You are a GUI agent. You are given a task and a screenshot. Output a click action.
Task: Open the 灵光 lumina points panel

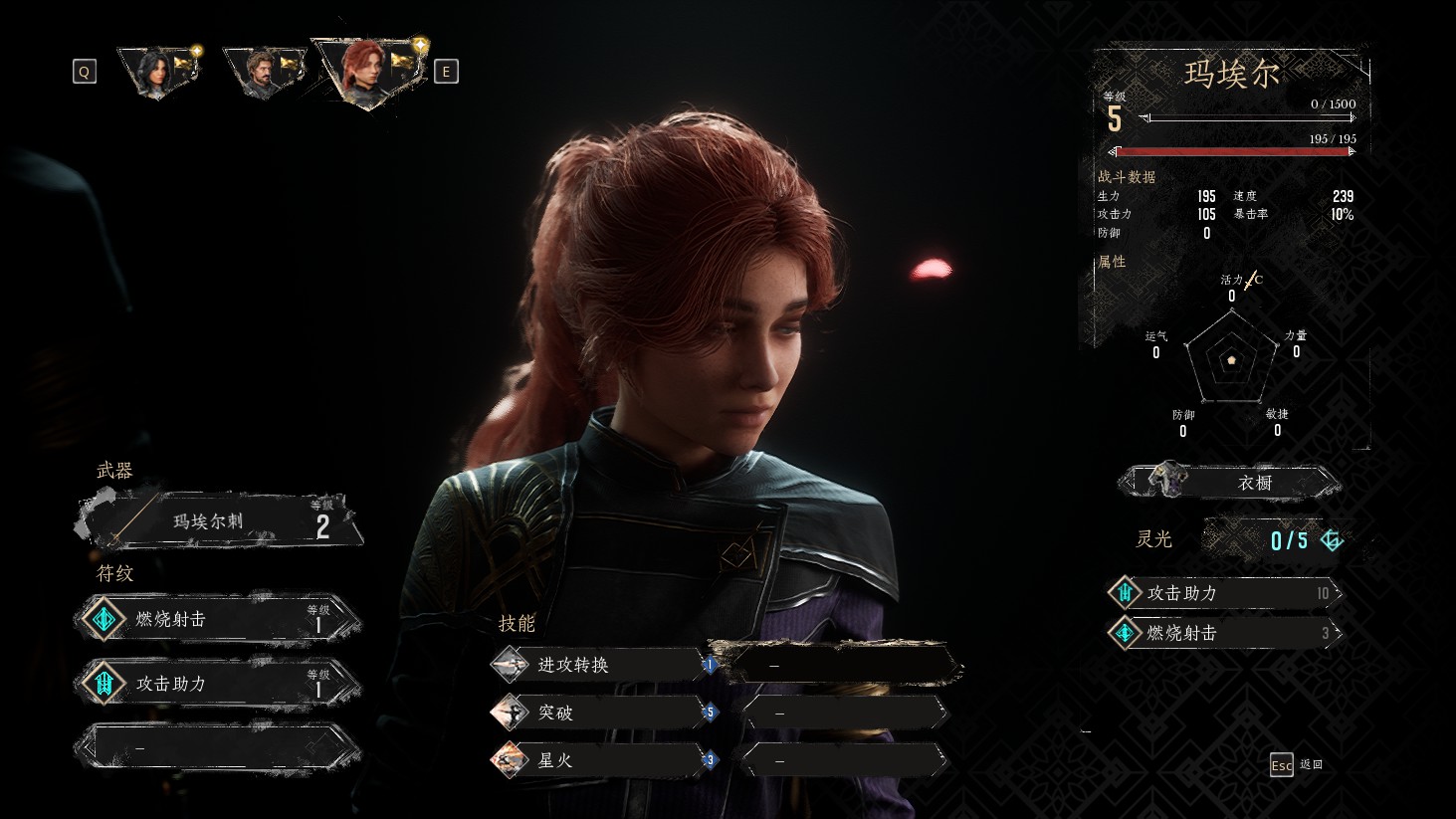tap(1276, 539)
